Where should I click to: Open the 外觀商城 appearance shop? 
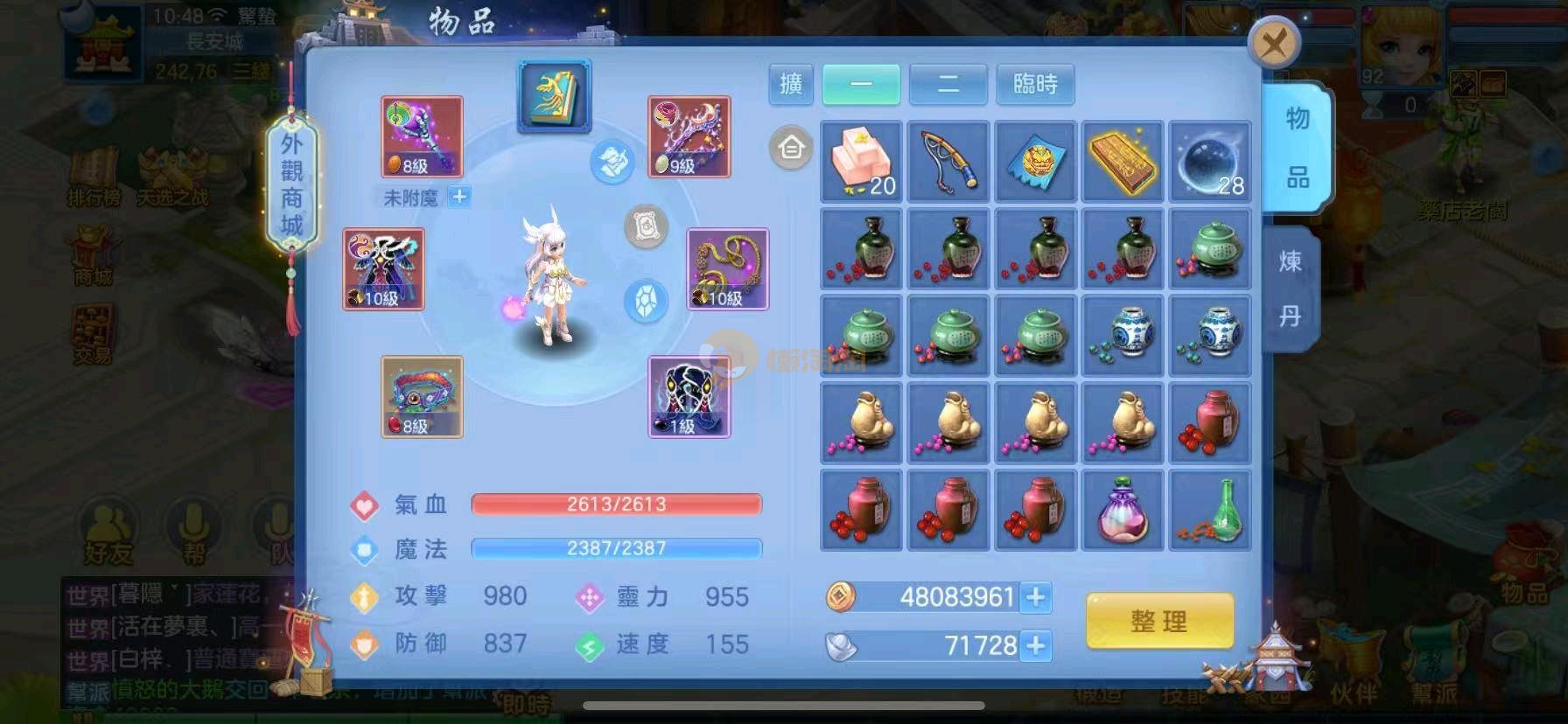tap(291, 184)
